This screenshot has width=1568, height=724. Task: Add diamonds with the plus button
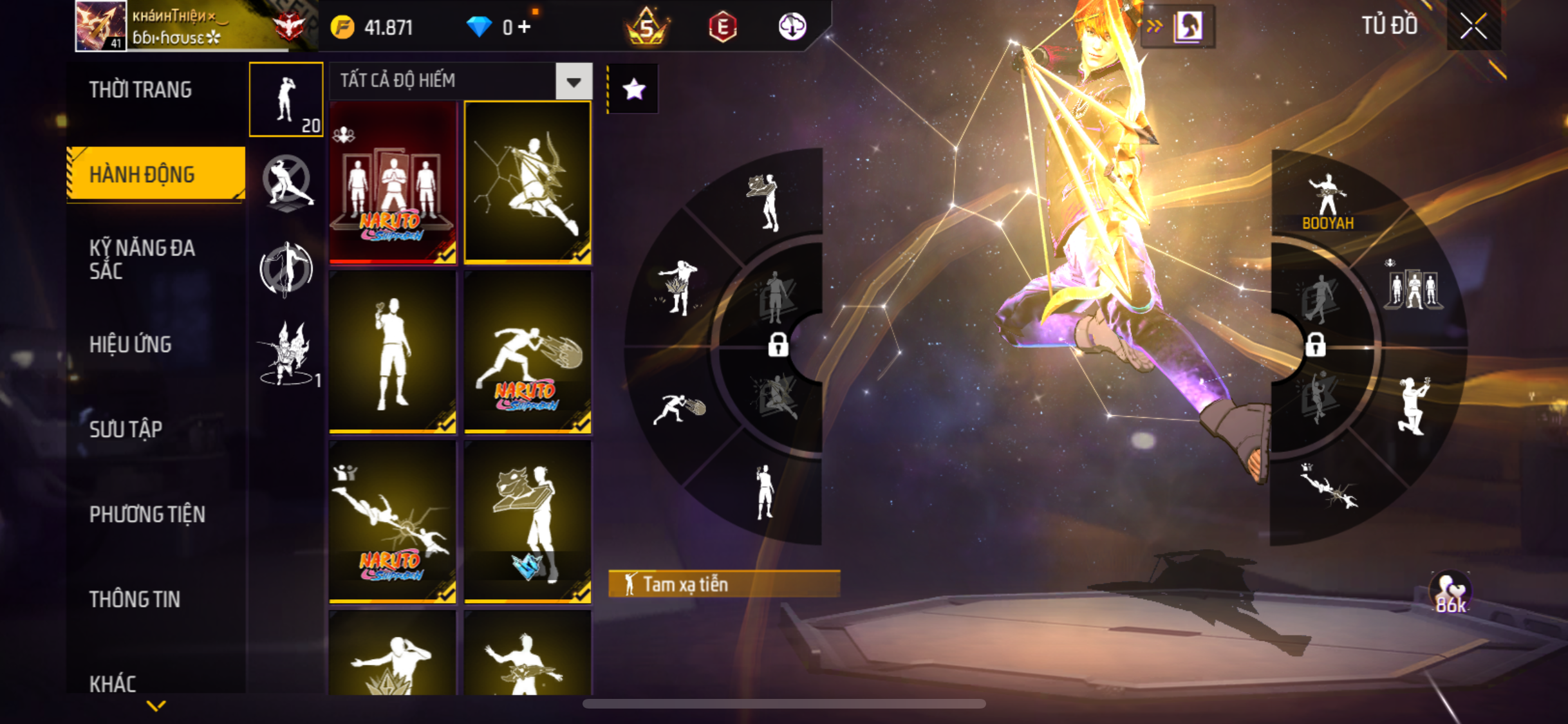[525, 27]
